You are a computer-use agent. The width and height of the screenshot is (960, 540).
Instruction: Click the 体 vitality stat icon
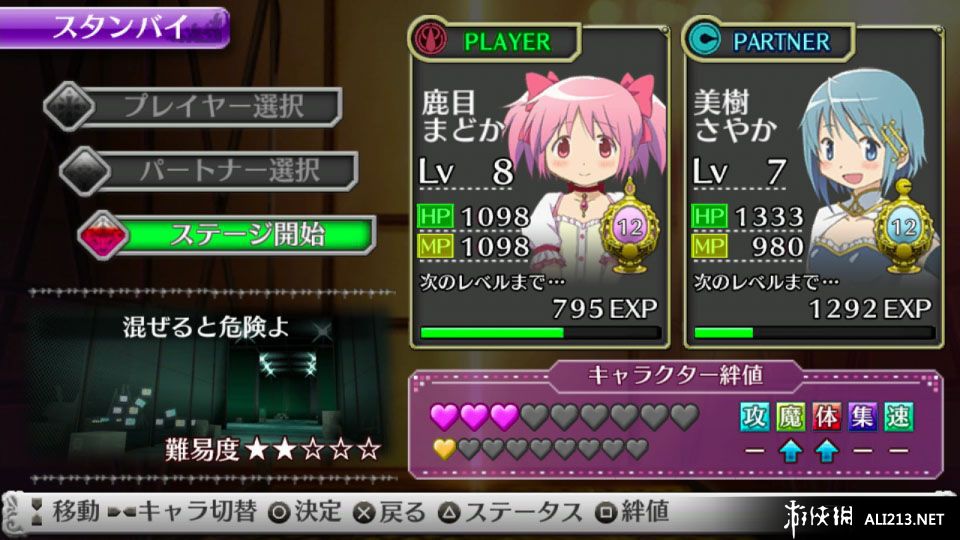827,417
